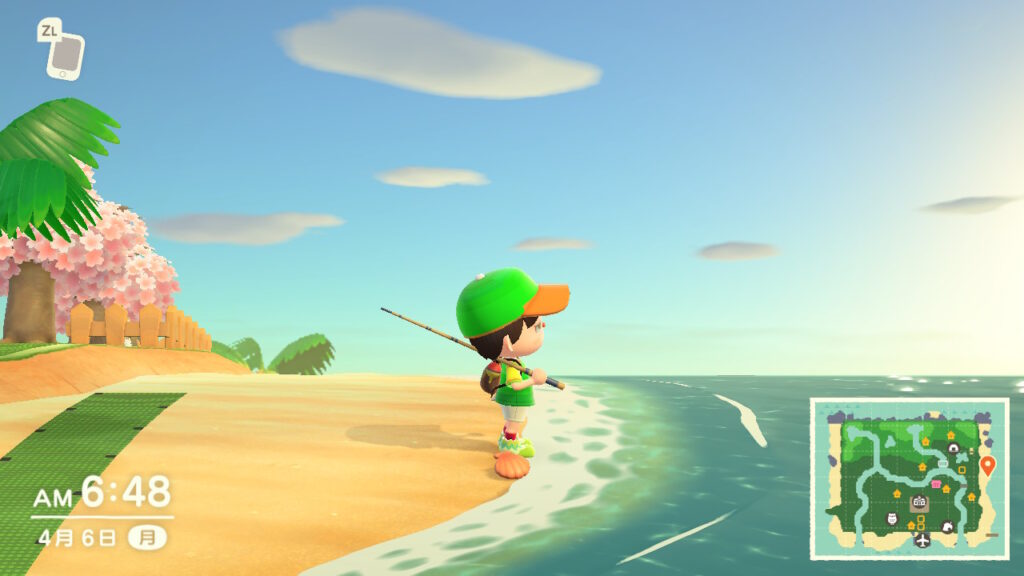Click the orange player location pin on minimap

tap(988, 465)
